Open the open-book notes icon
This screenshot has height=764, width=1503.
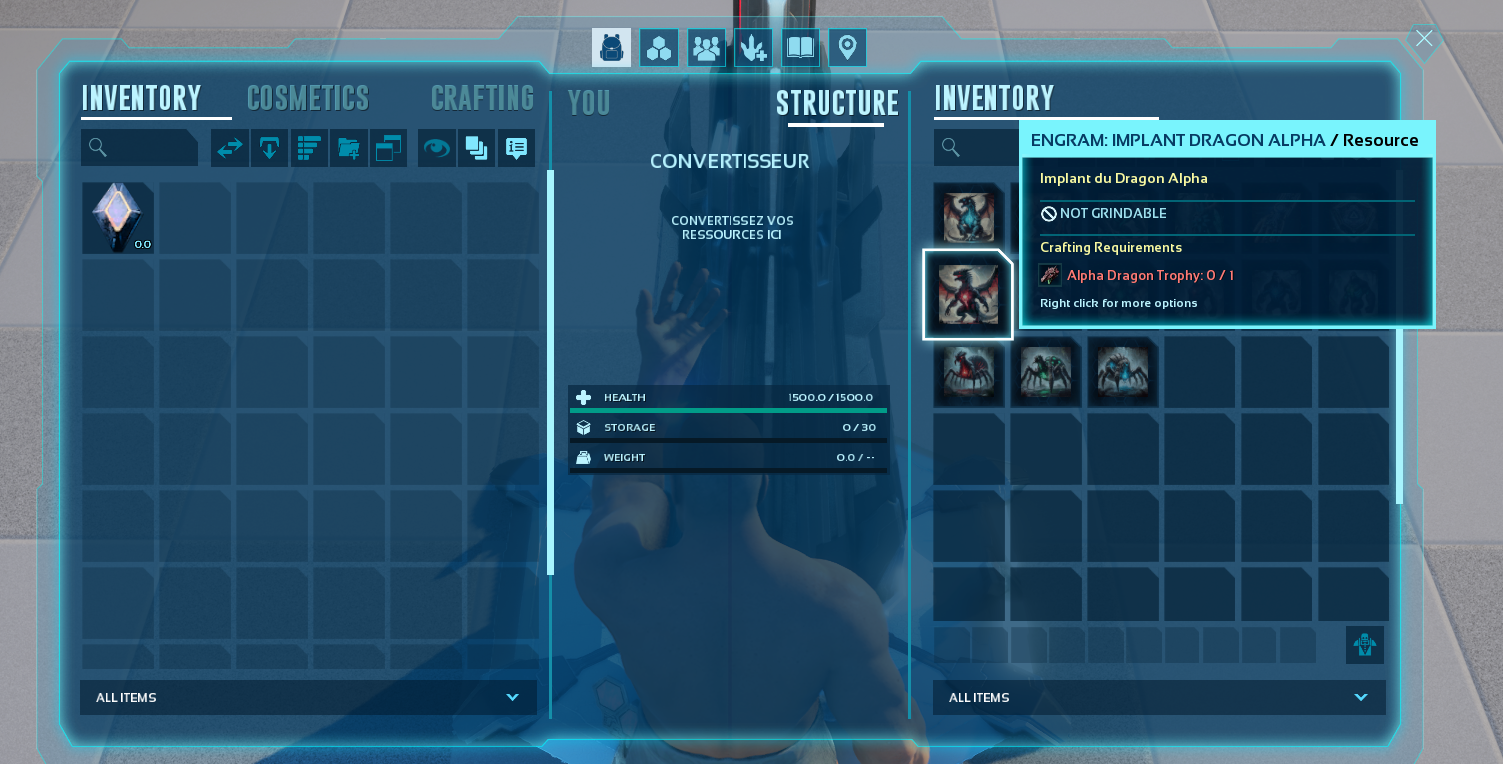click(800, 48)
